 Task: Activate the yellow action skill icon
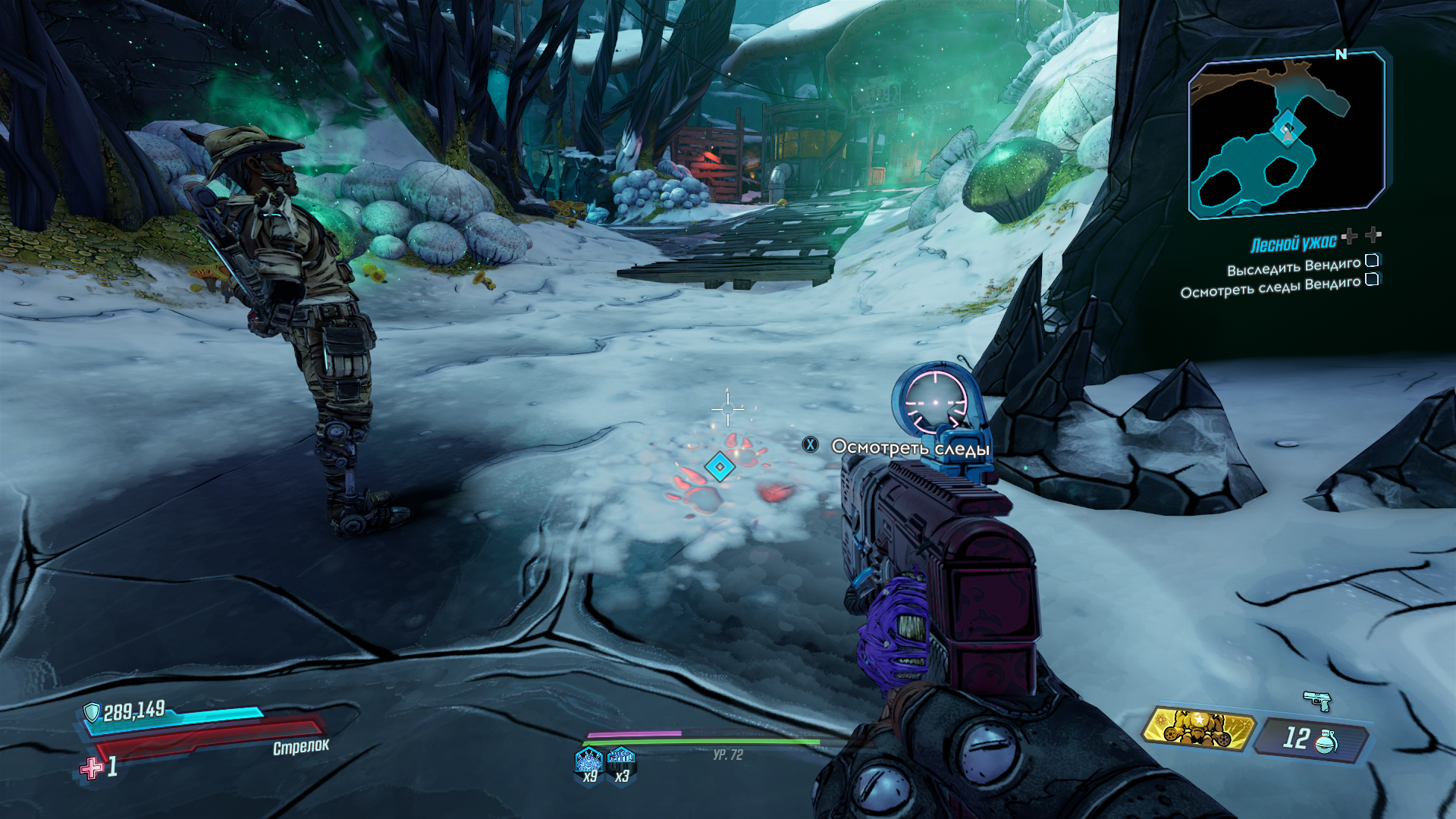(x=1197, y=729)
